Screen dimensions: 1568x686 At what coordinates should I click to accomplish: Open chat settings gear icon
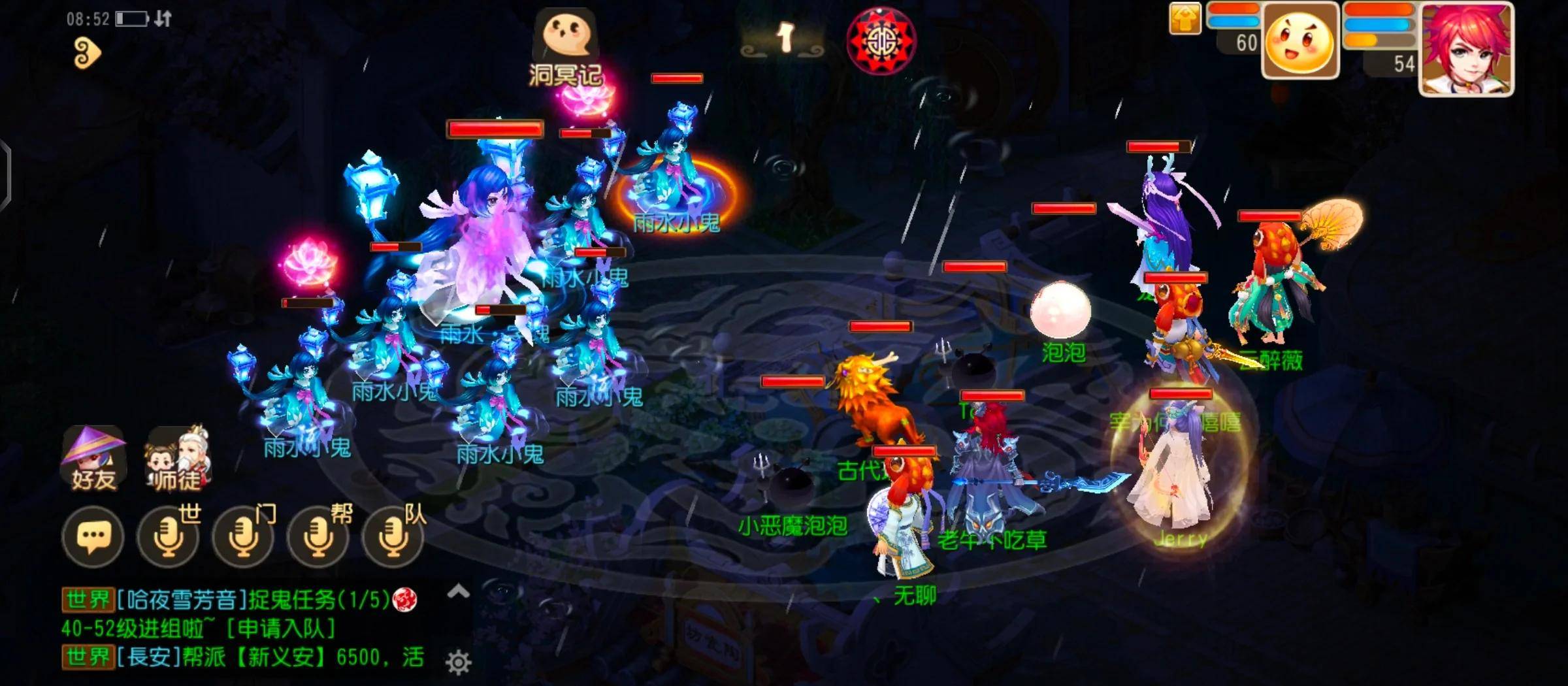click(x=459, y=662)
